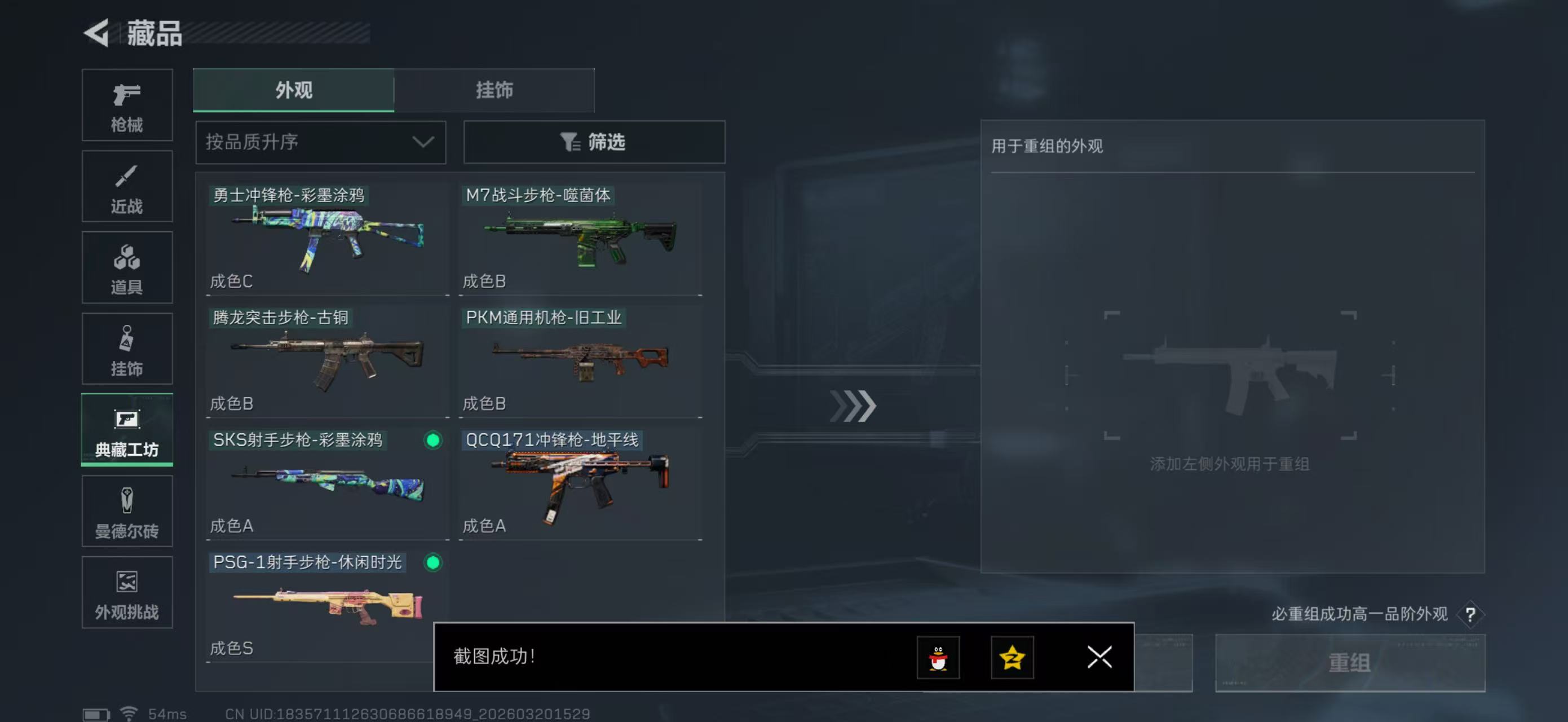Viewport: 1568px width, 722px height.
Task: Click the back arrow next to 藏品
Action: tap(99, 33)
